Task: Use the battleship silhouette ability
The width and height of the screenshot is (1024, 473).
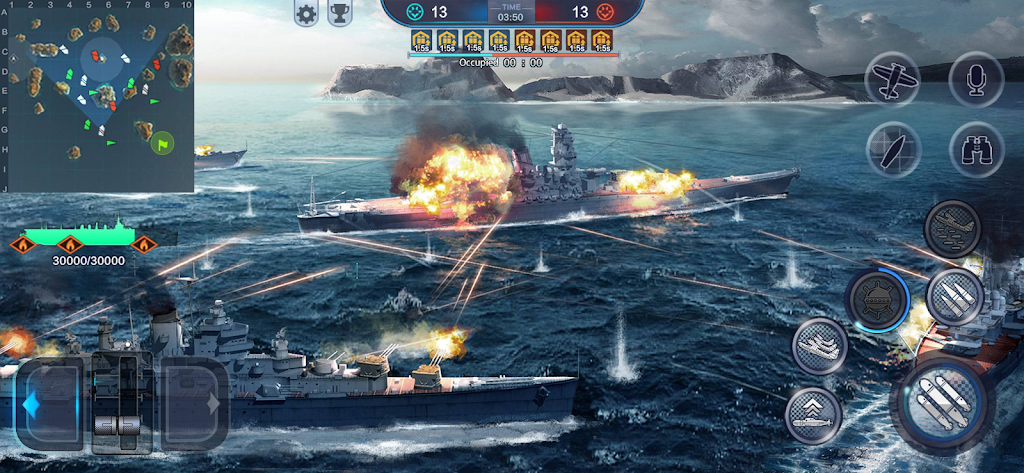Action: (x=820, y=346)
